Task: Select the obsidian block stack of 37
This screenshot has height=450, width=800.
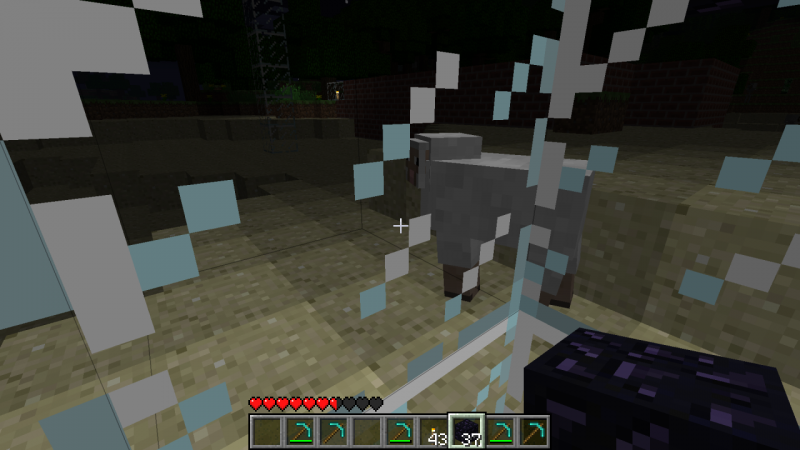Action: (x=466, y=432)
